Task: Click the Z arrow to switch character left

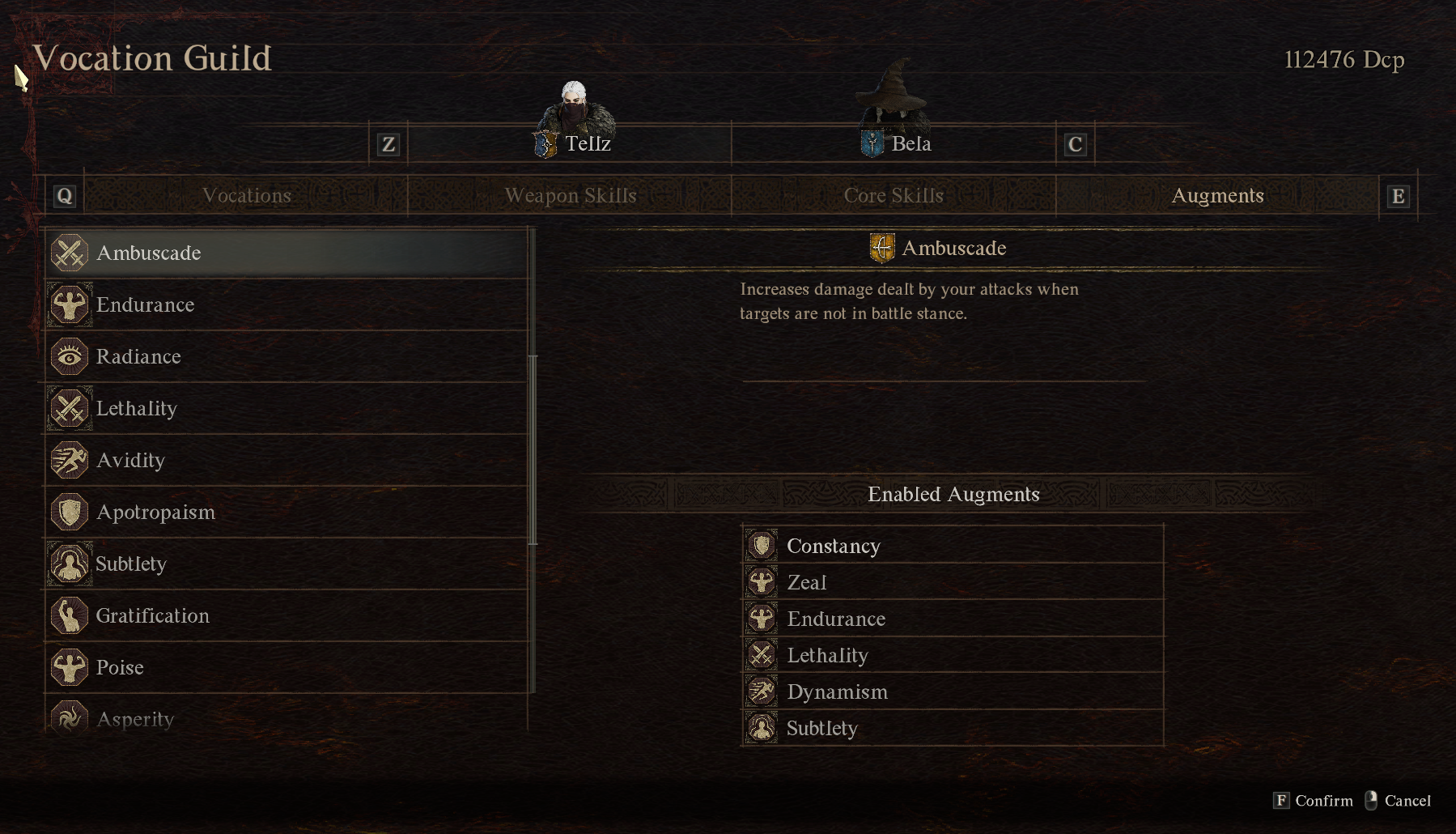Action: tap(388, 145)
